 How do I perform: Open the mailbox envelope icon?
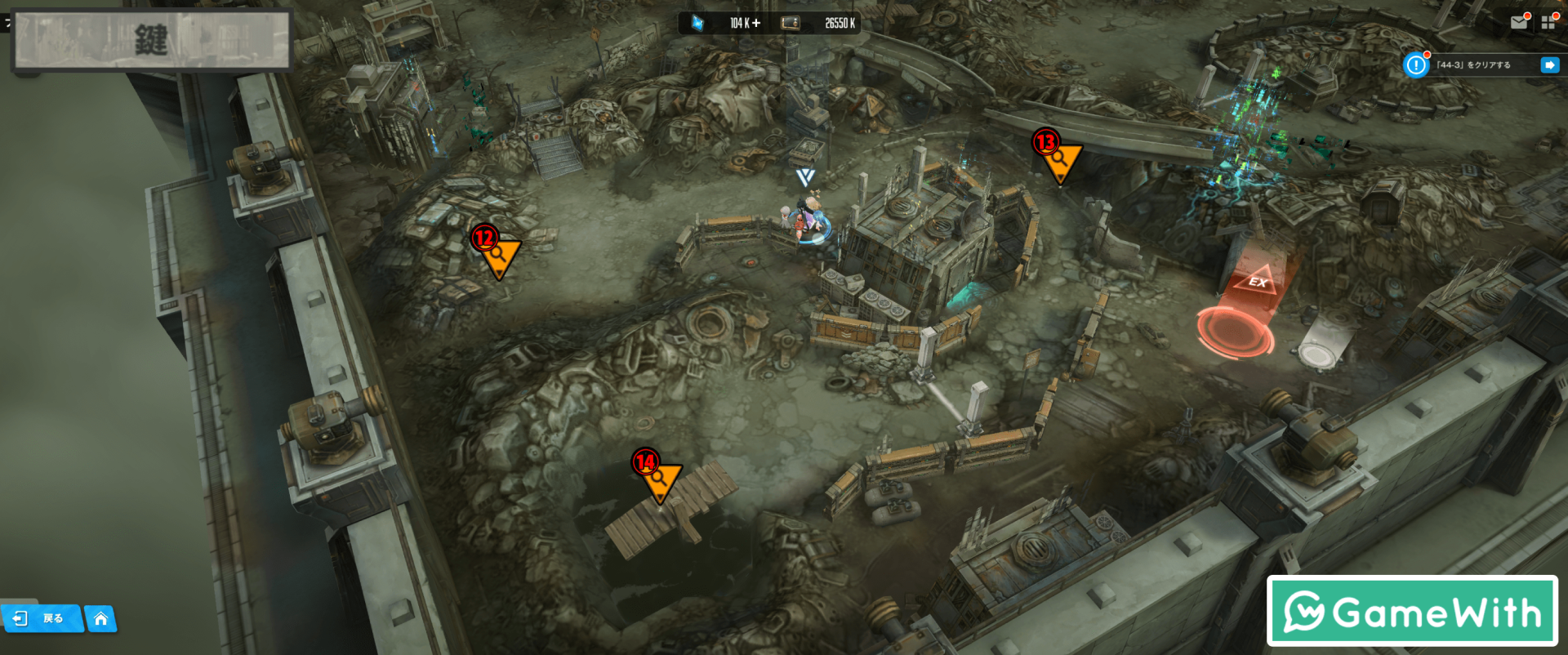[1519, 23]
